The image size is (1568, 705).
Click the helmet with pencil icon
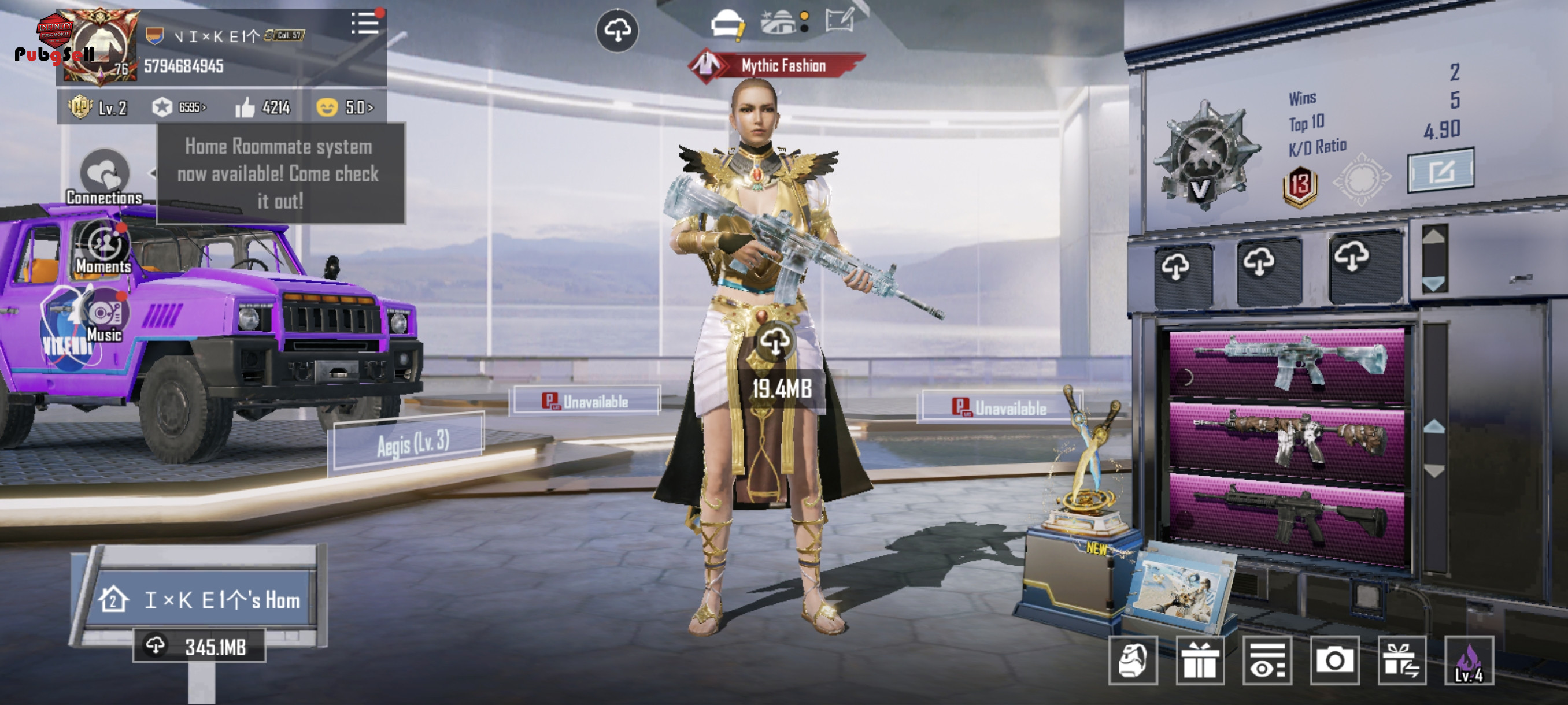click(727, 25)
